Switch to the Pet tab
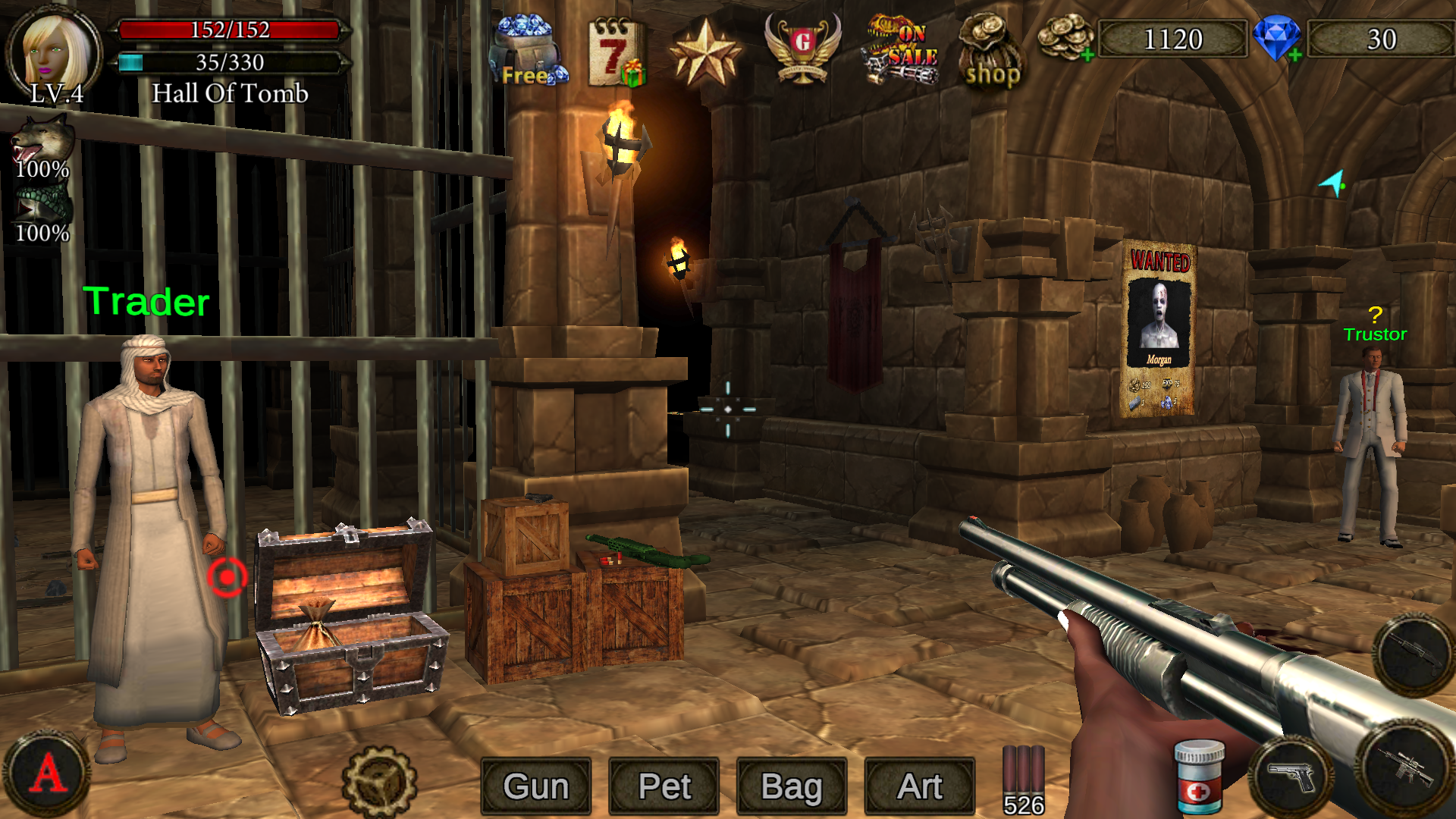The height and width of the screenshot is (819, 1456). (664, 786)
